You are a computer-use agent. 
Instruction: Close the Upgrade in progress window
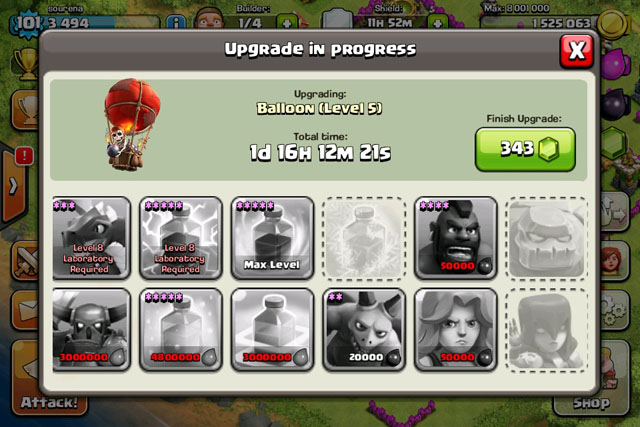(576, 48)
